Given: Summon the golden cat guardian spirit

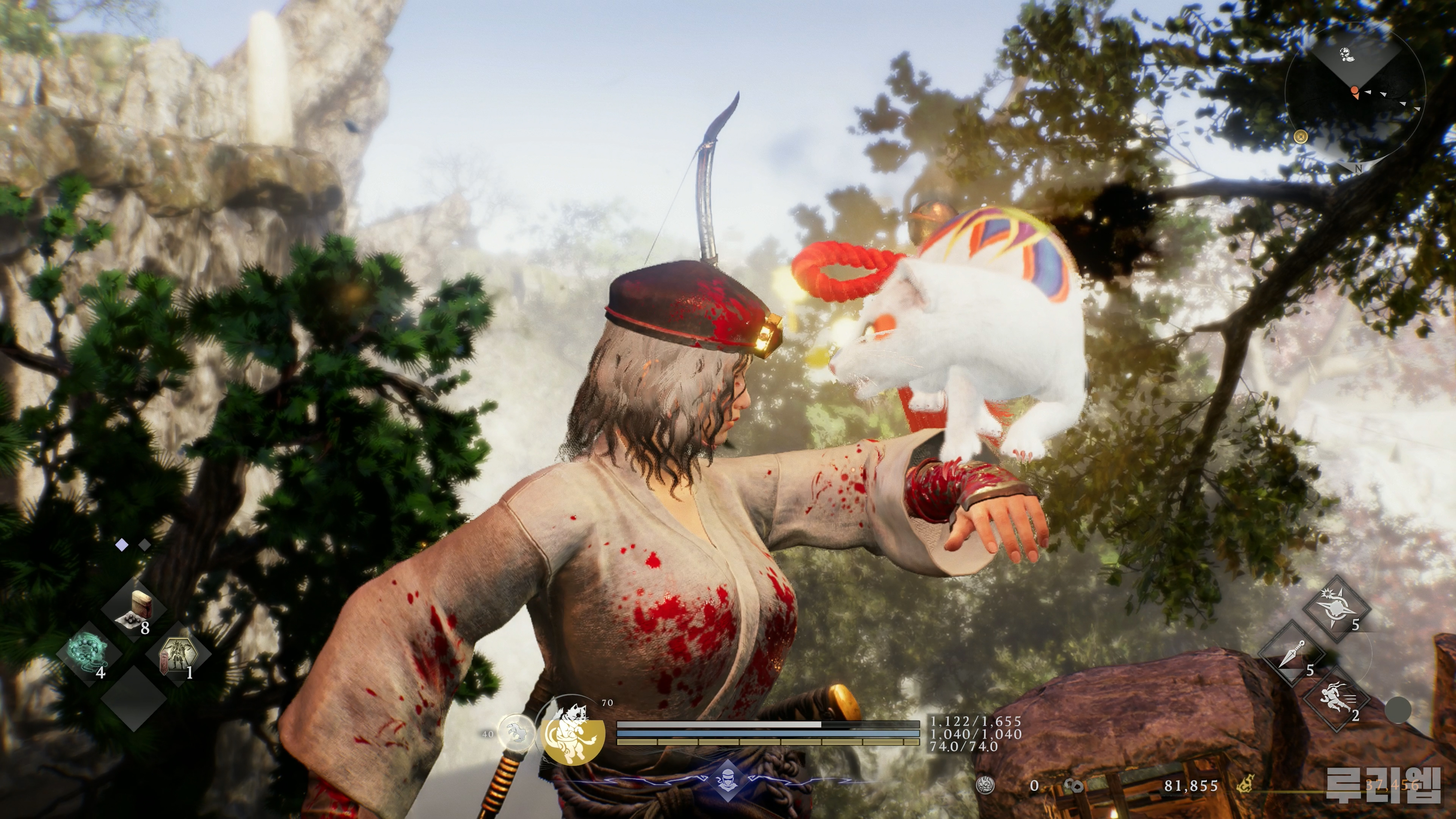Looking at the screenshot, I should click(572, 734).
